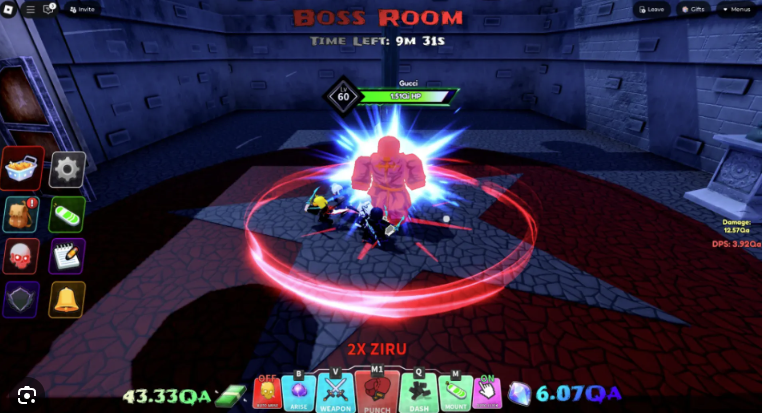The image size is (763, 413).
Task: Open the Roblox main menu
Action: [9, 9]
